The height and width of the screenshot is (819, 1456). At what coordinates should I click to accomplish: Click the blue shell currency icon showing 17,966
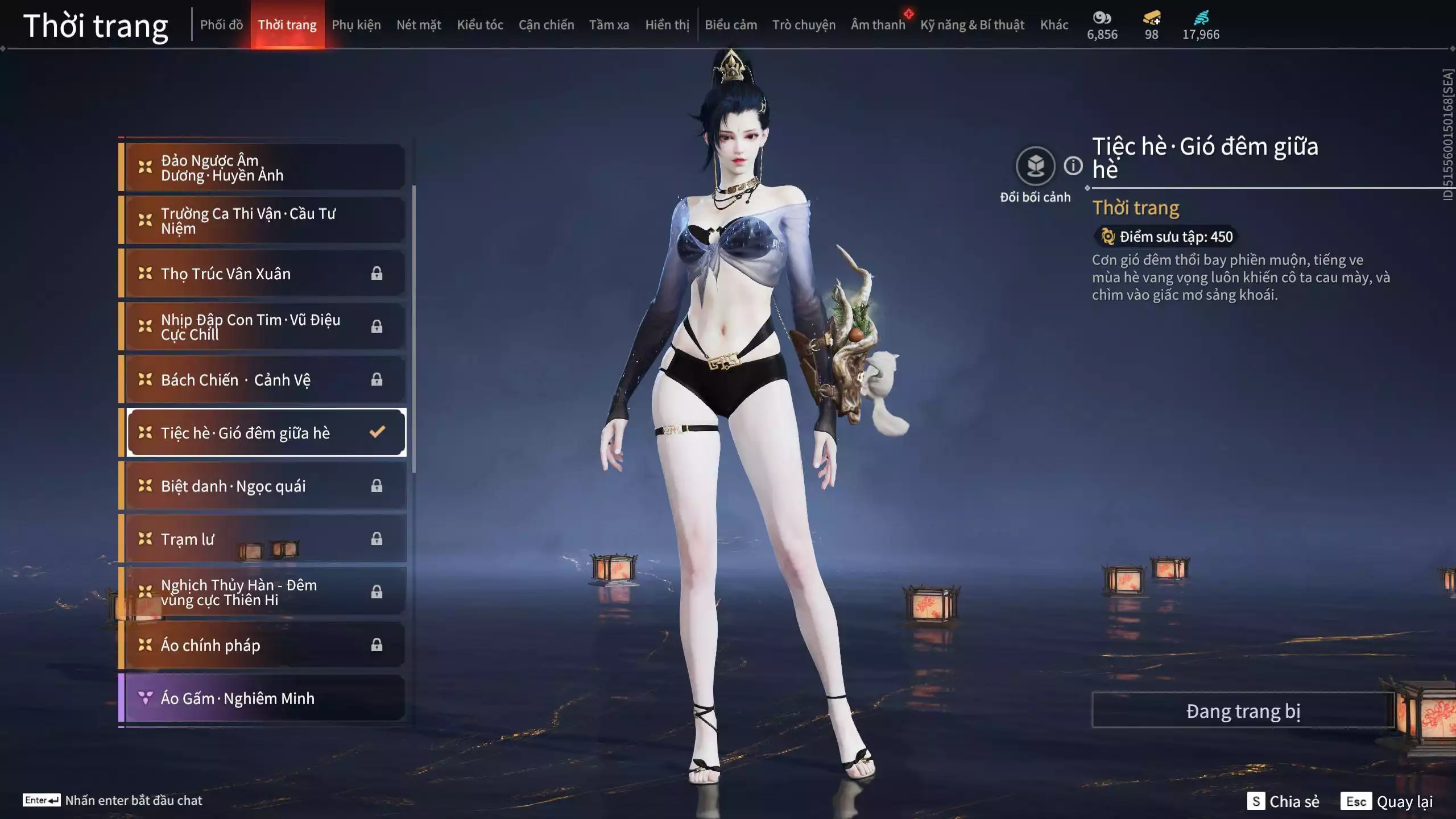(1200, 18)
